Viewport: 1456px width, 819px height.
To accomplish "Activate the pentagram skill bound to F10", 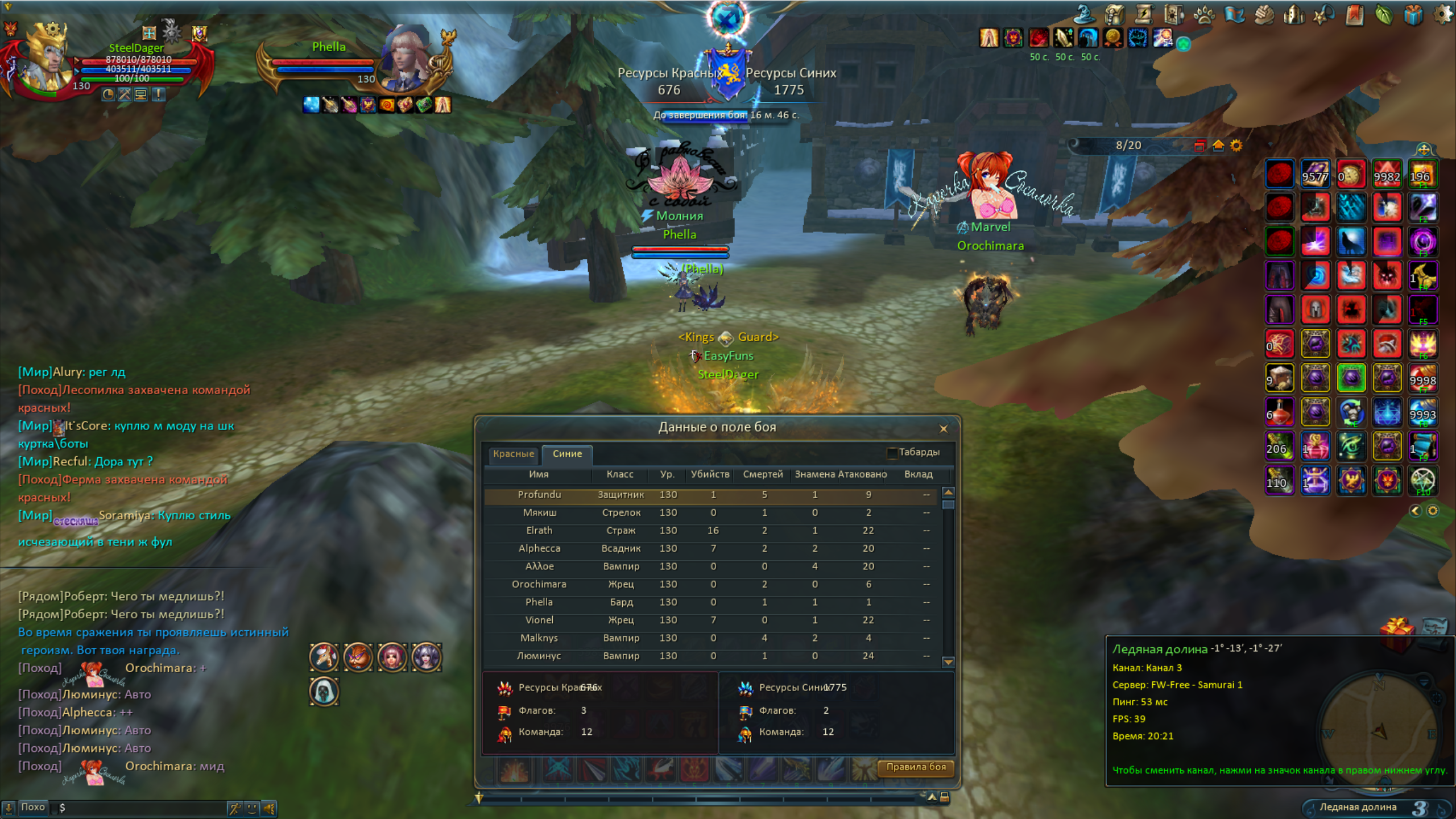I will pyautogui.click(x=1423, y=481).
